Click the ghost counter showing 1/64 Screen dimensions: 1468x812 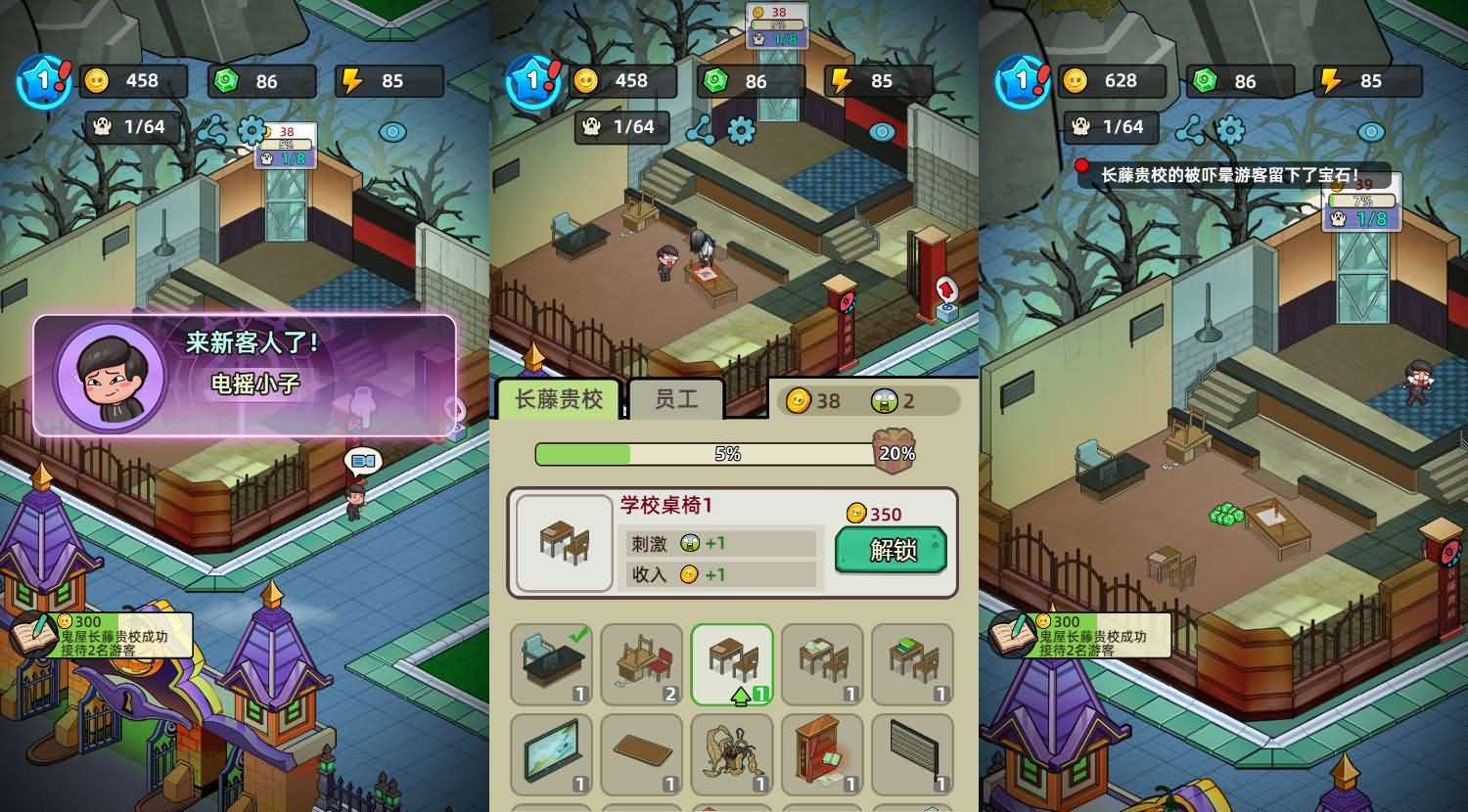pos(621,127)
